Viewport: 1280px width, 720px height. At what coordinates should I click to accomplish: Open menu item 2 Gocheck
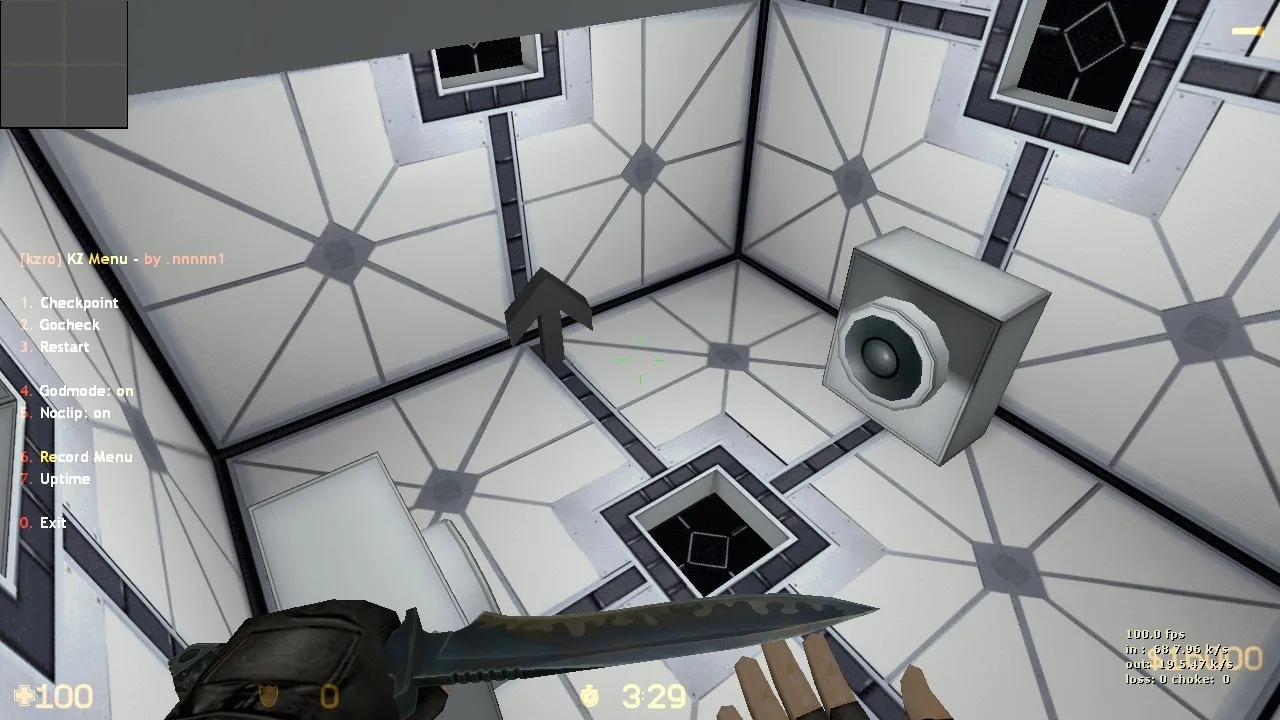pyautogui.click(x=62, y=324)
